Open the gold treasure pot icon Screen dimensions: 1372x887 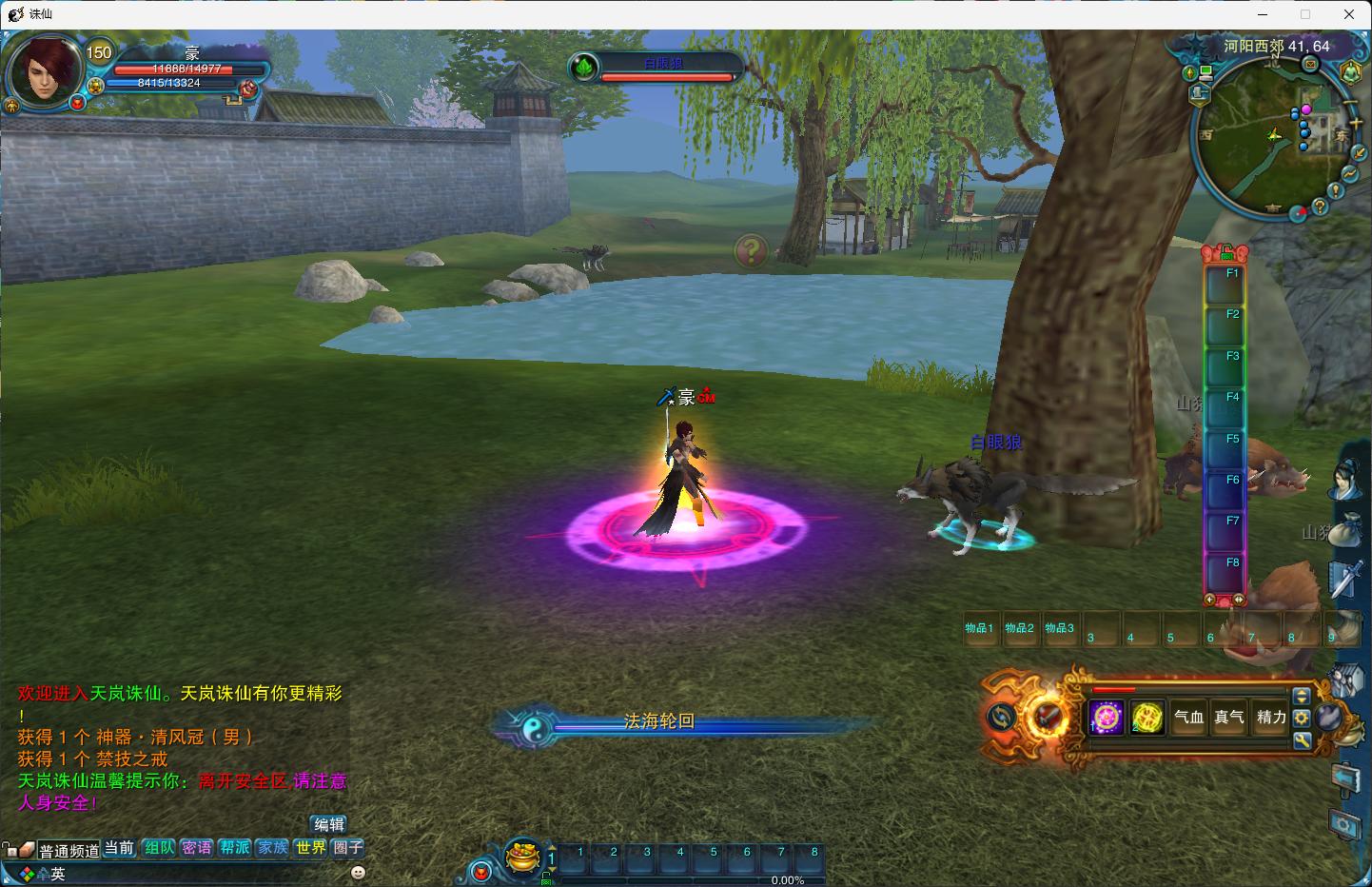pyautogui.click(x=521, y=855)
